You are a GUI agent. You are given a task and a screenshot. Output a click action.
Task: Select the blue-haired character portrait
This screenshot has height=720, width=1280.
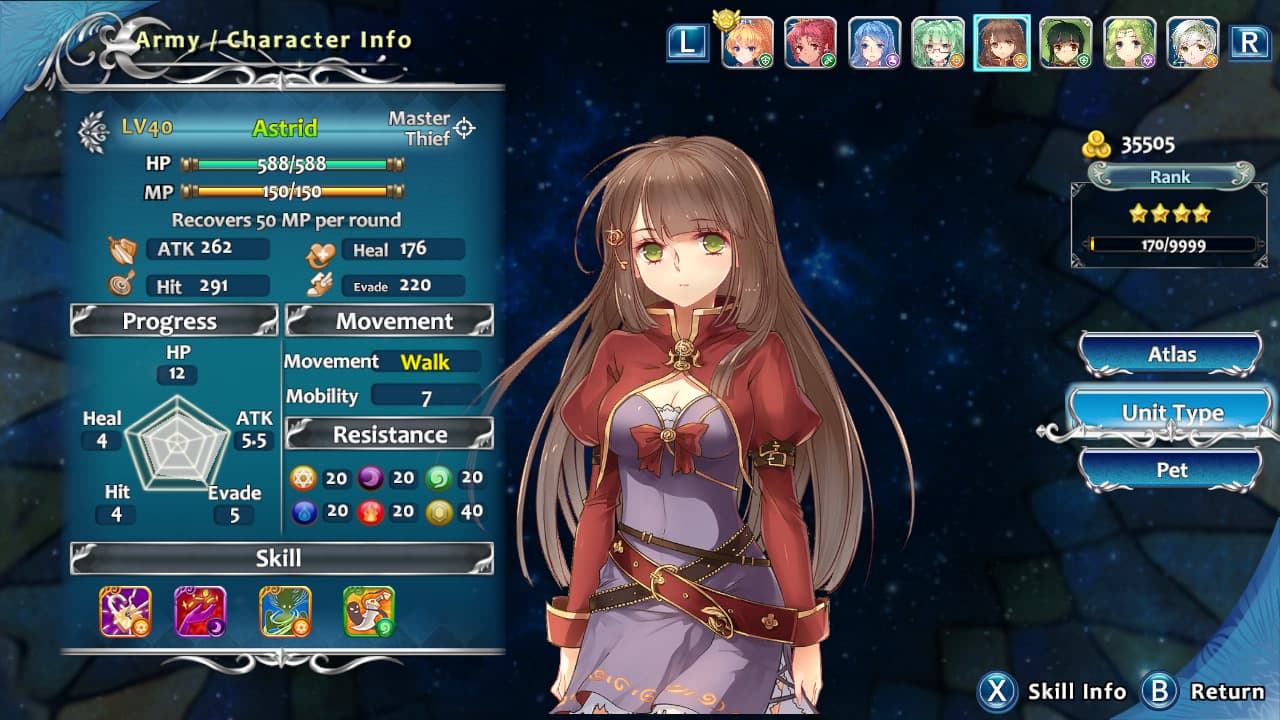[875, 43]
